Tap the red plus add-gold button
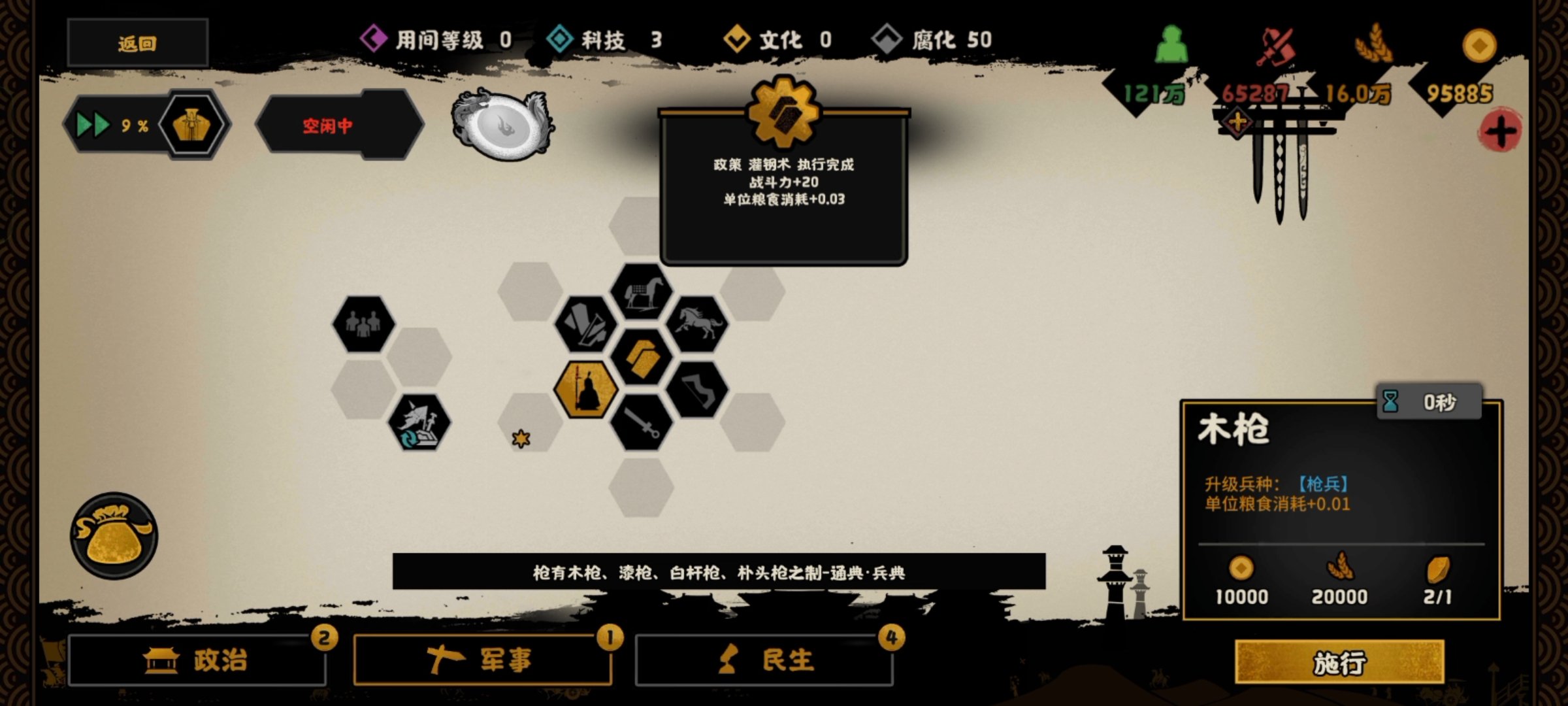The width and height of the screenshot is (1568, 706). (1500, 131)
